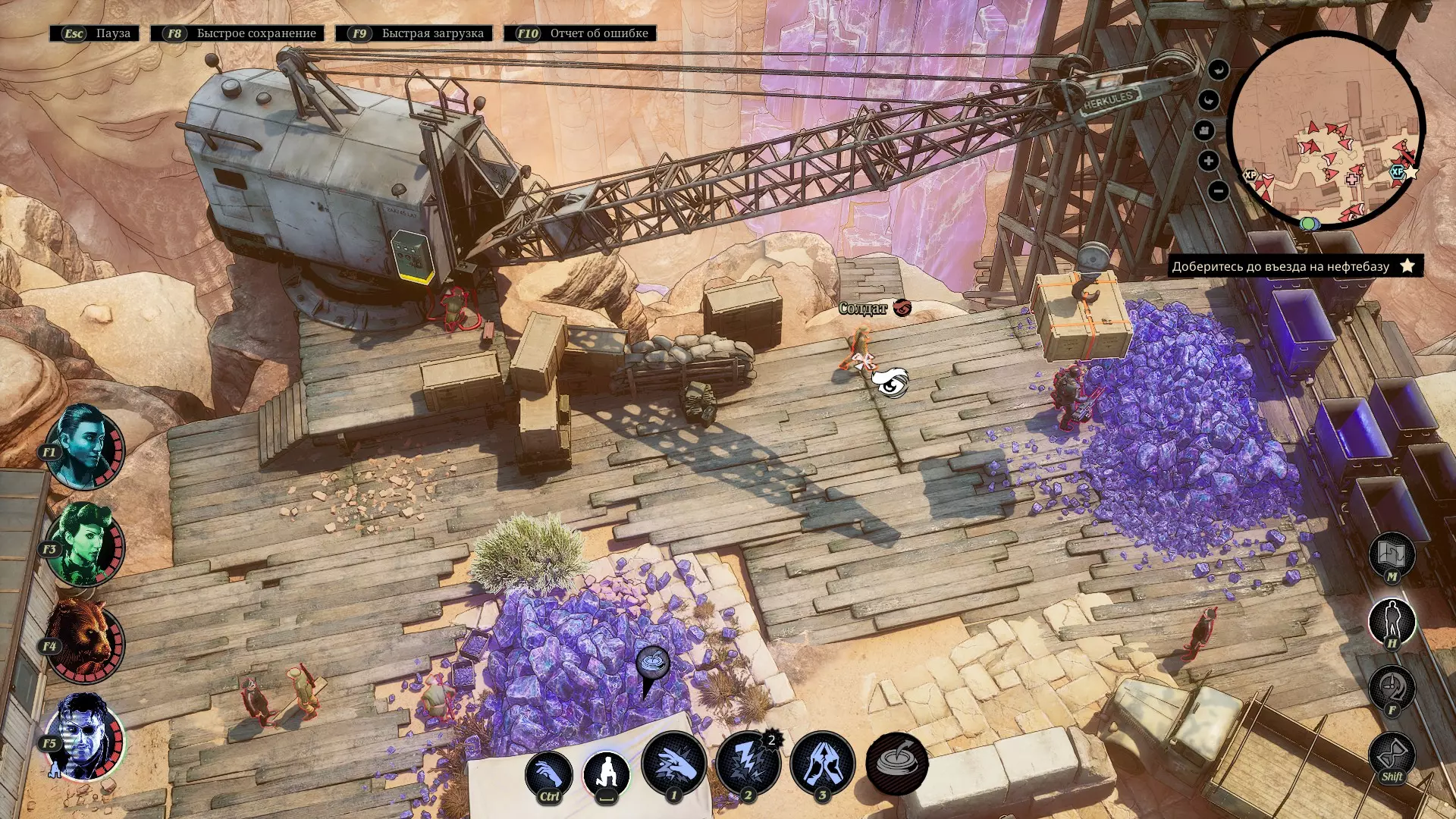This screenshot has height=819, width=1456.
Task: Click the Быстрое сохранение quick save button
Action: pos(237,33)
